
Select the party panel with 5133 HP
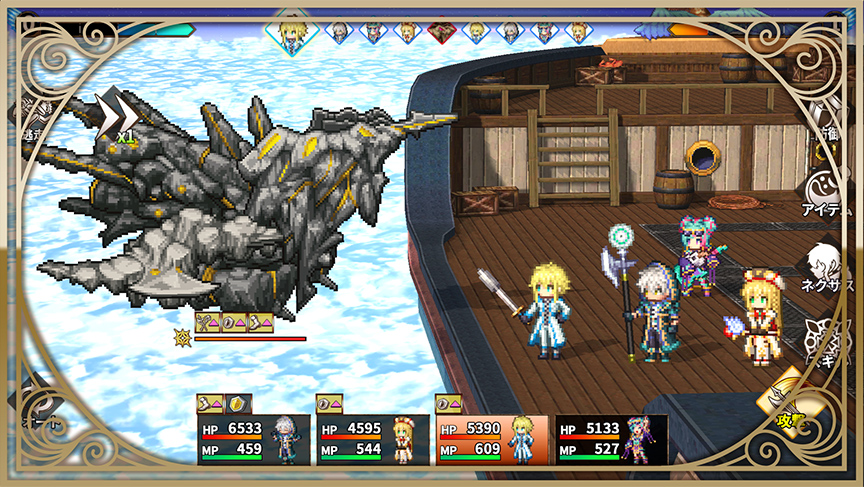pyautogui.click(x=612, y=440)
